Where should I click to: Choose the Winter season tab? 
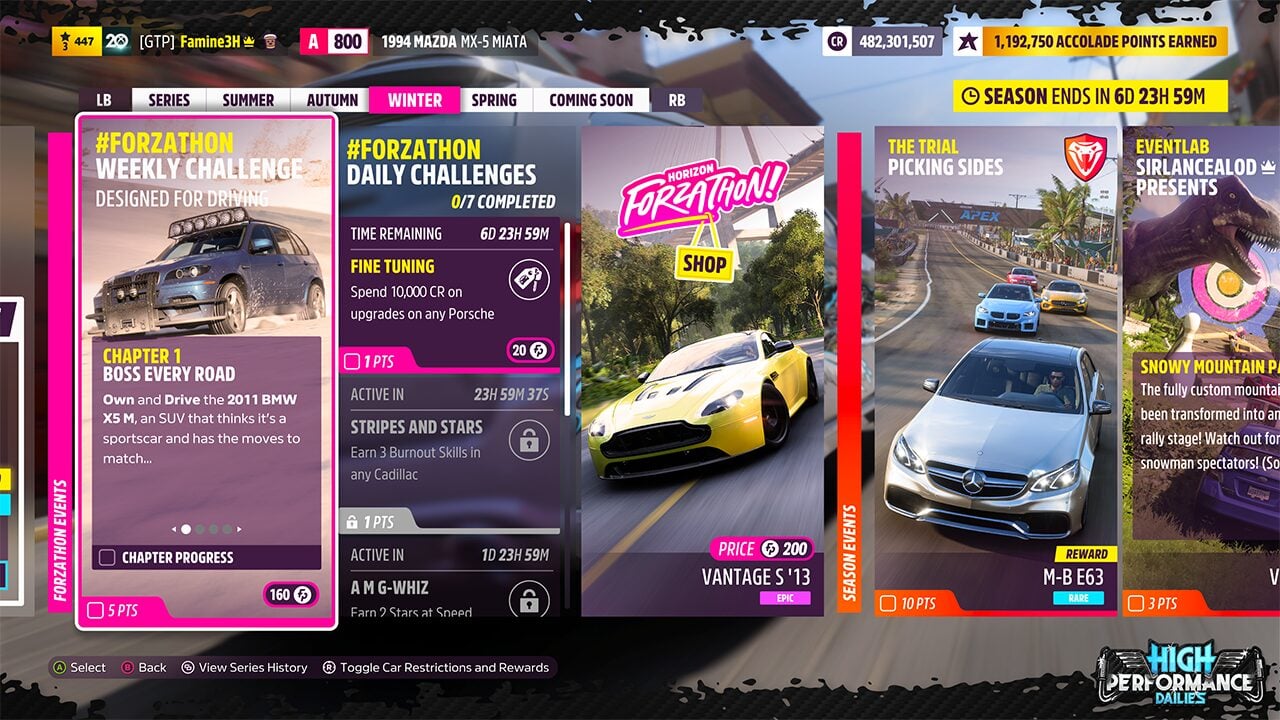pyautogui.click(x=414, y=100)
